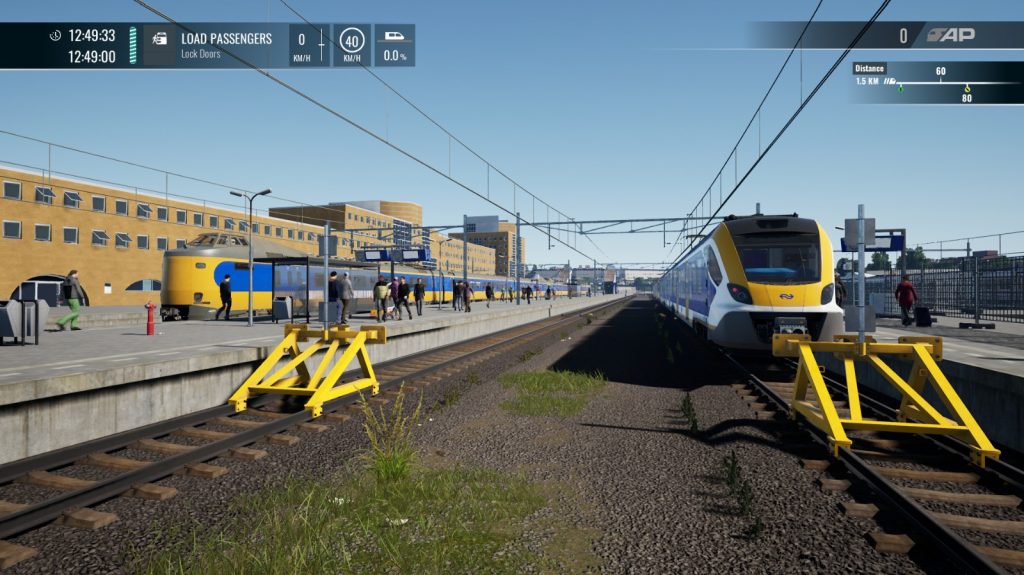Click the train gradient indicator icon
Screen dimensions: 1024x575
point(395,37)
